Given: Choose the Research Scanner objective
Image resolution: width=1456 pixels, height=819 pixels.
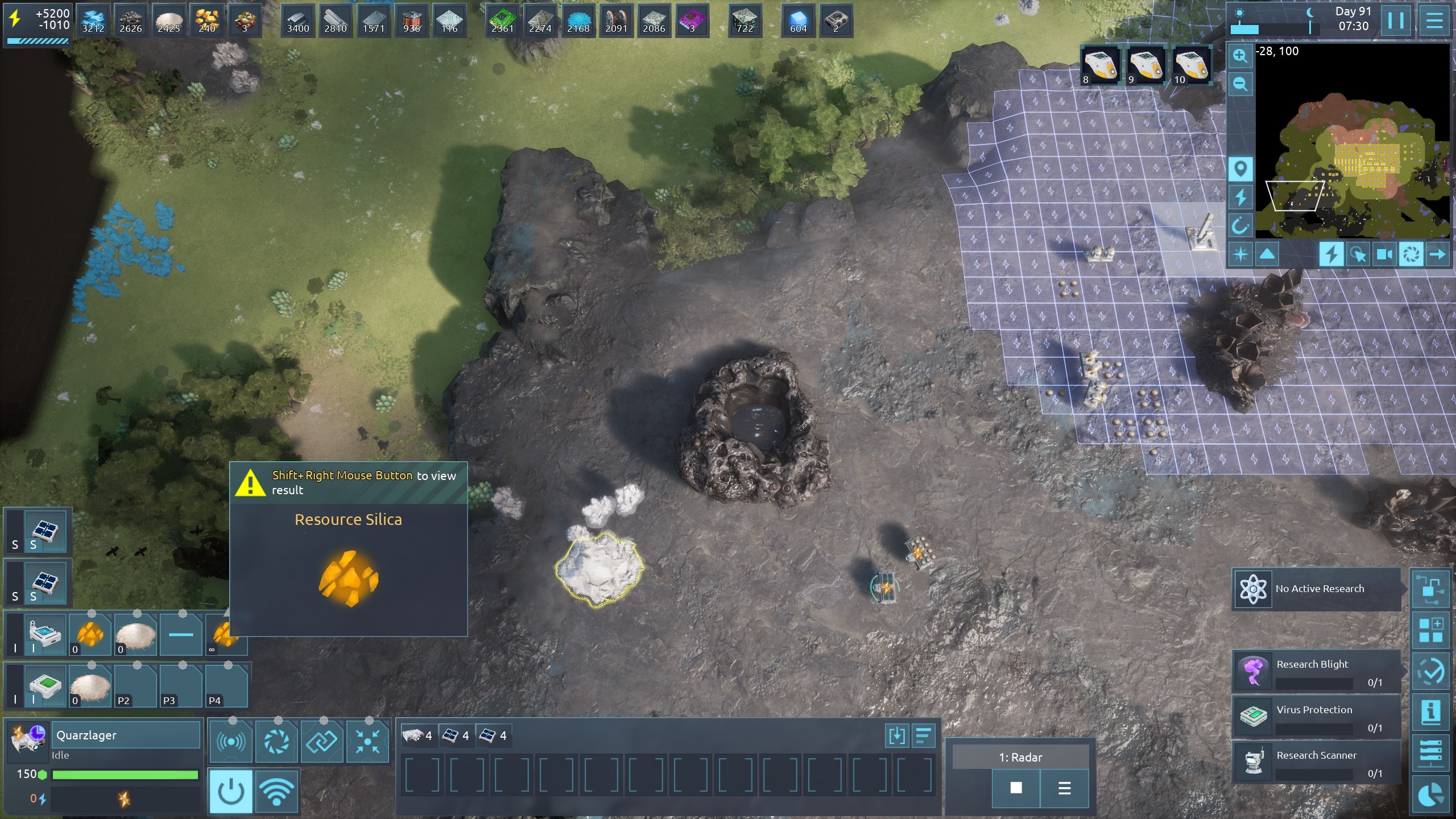Looking at the screenshot, I should point(1316,763).
